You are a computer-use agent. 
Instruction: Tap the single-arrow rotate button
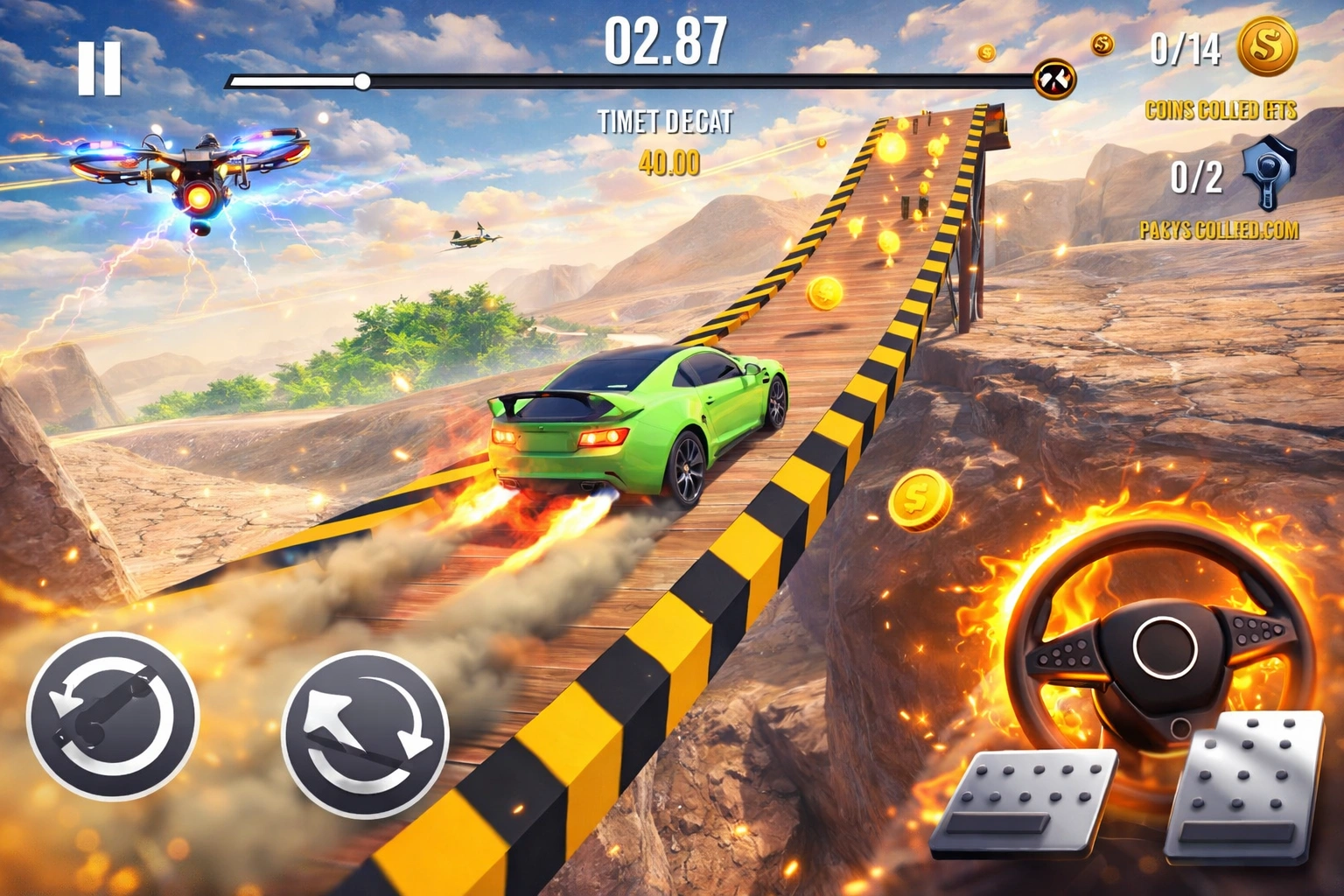point(113,716)
